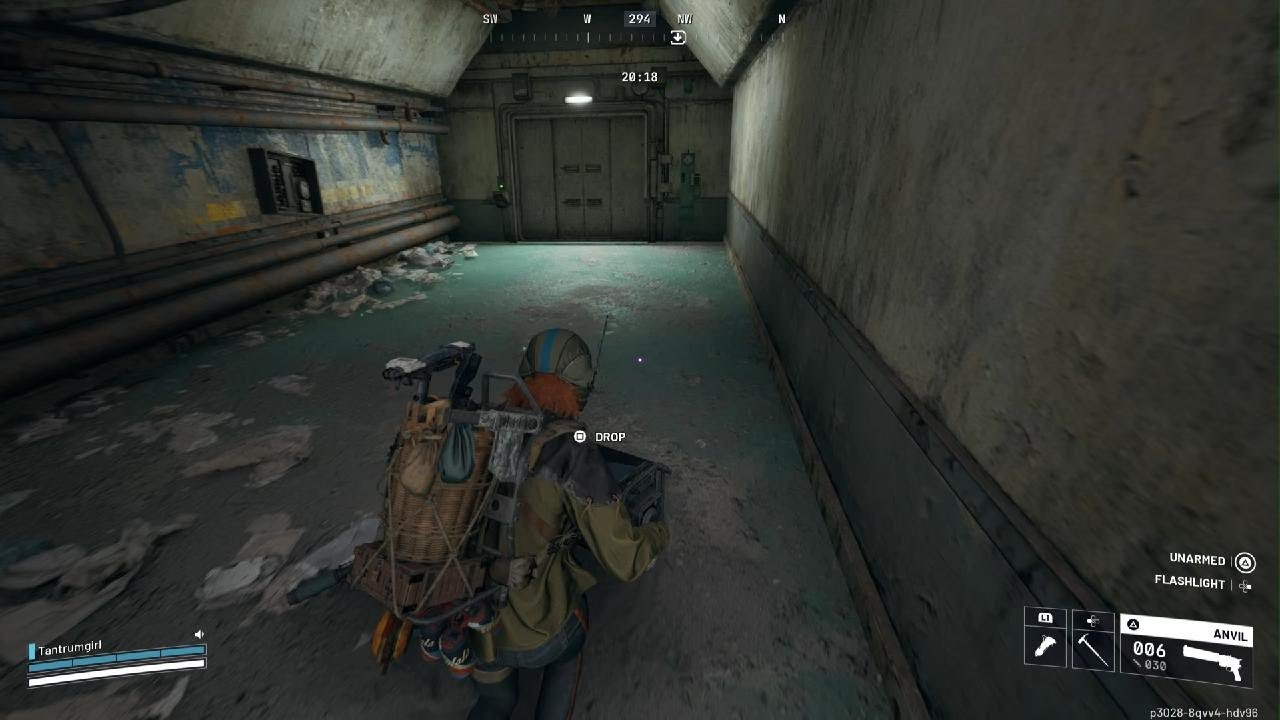This screenshot has height=720, width=1280.
Task: Click the Tantrumgirl player name tag
Action: pos(70,650)
